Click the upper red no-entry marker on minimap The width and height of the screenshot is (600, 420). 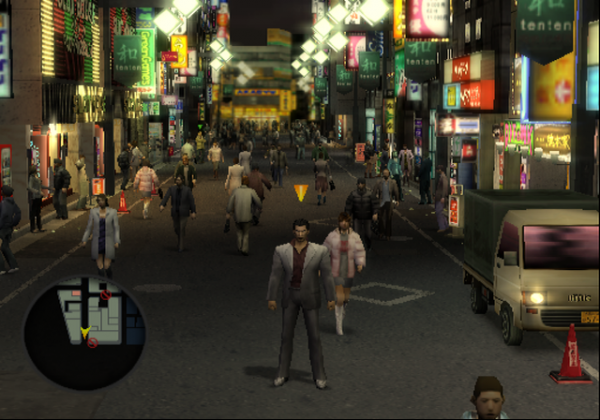(x=105, y=295)
